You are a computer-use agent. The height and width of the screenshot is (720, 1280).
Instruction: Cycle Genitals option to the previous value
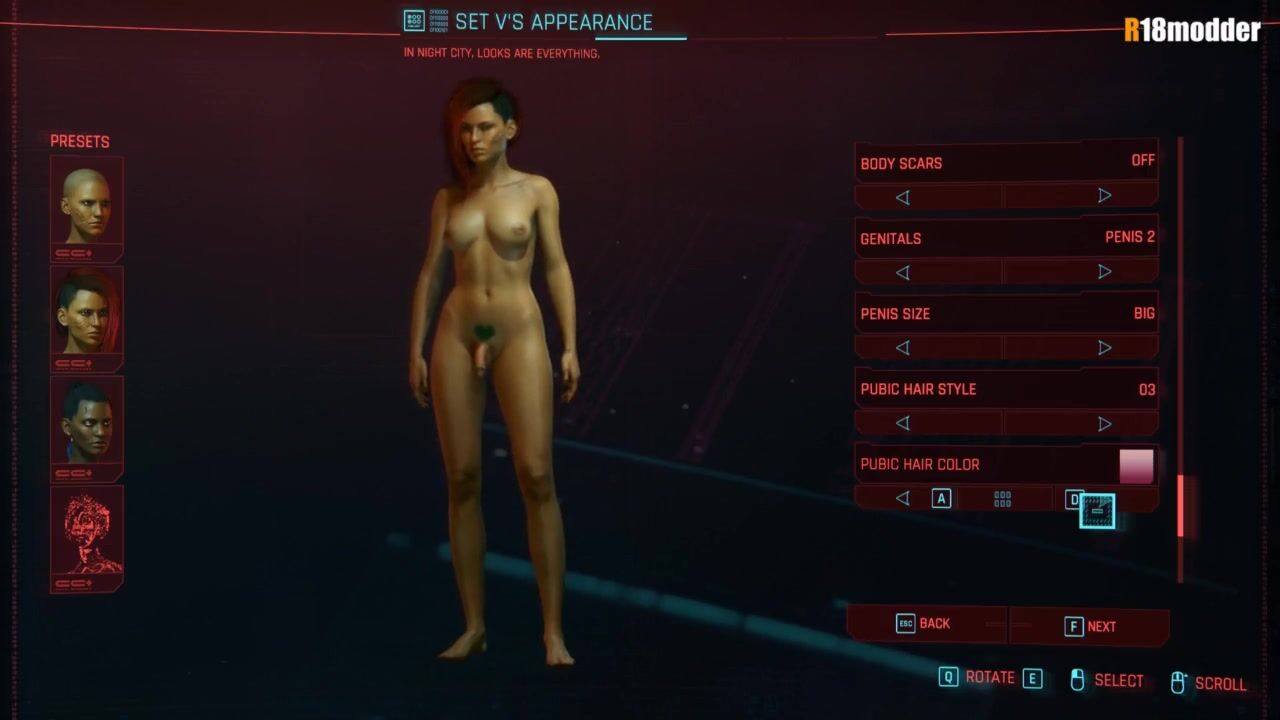[903, 272]
